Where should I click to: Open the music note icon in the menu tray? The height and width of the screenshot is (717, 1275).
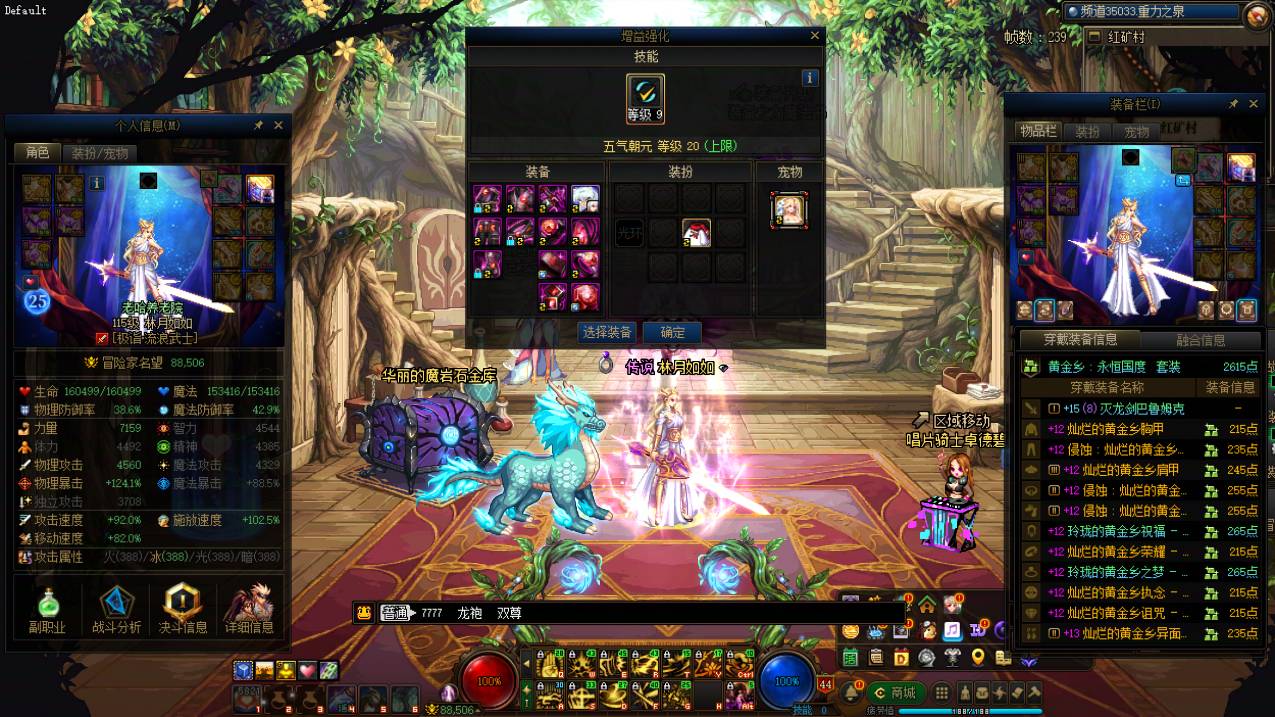coord(952,630)
